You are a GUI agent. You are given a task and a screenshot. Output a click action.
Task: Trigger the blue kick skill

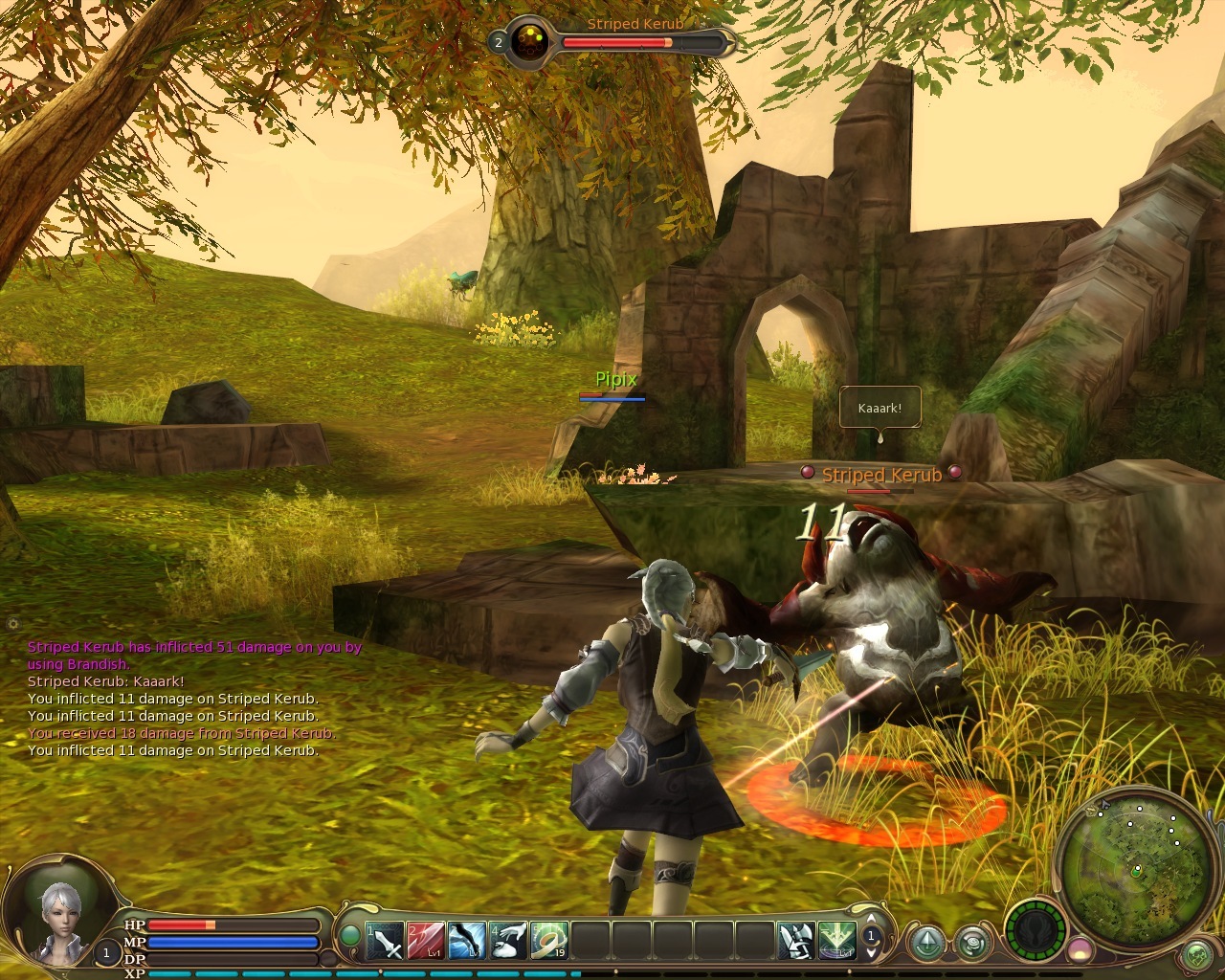(467, 941)
